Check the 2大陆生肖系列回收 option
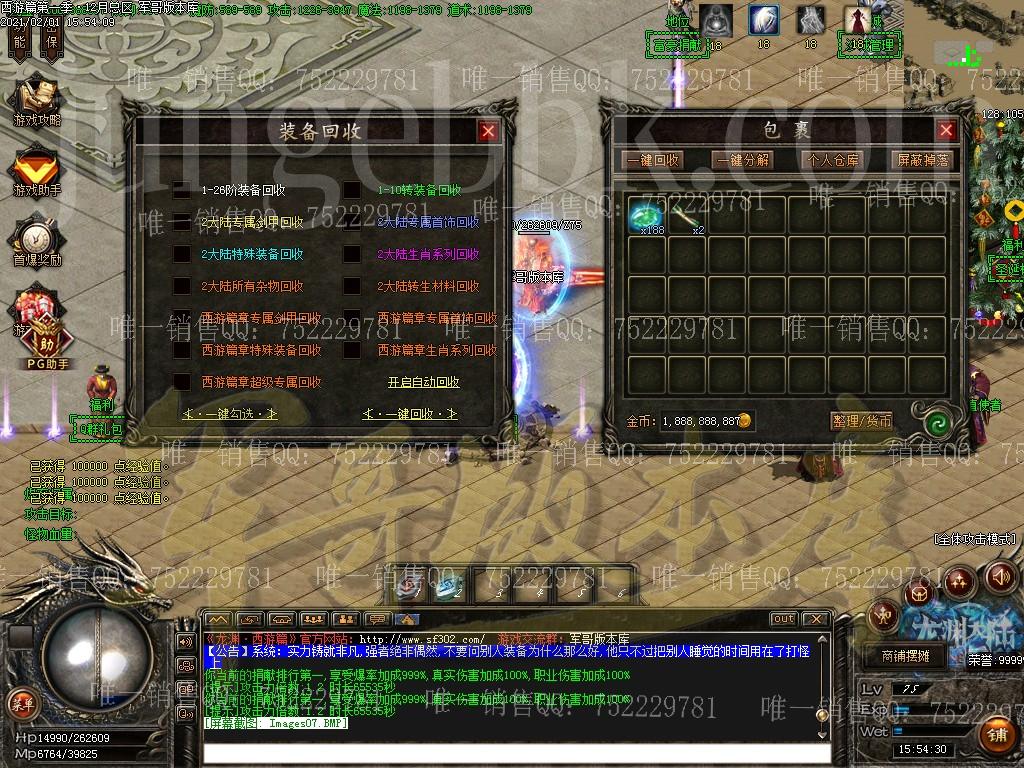Viewport: 1024px width, 768px height. click(352, 254)
